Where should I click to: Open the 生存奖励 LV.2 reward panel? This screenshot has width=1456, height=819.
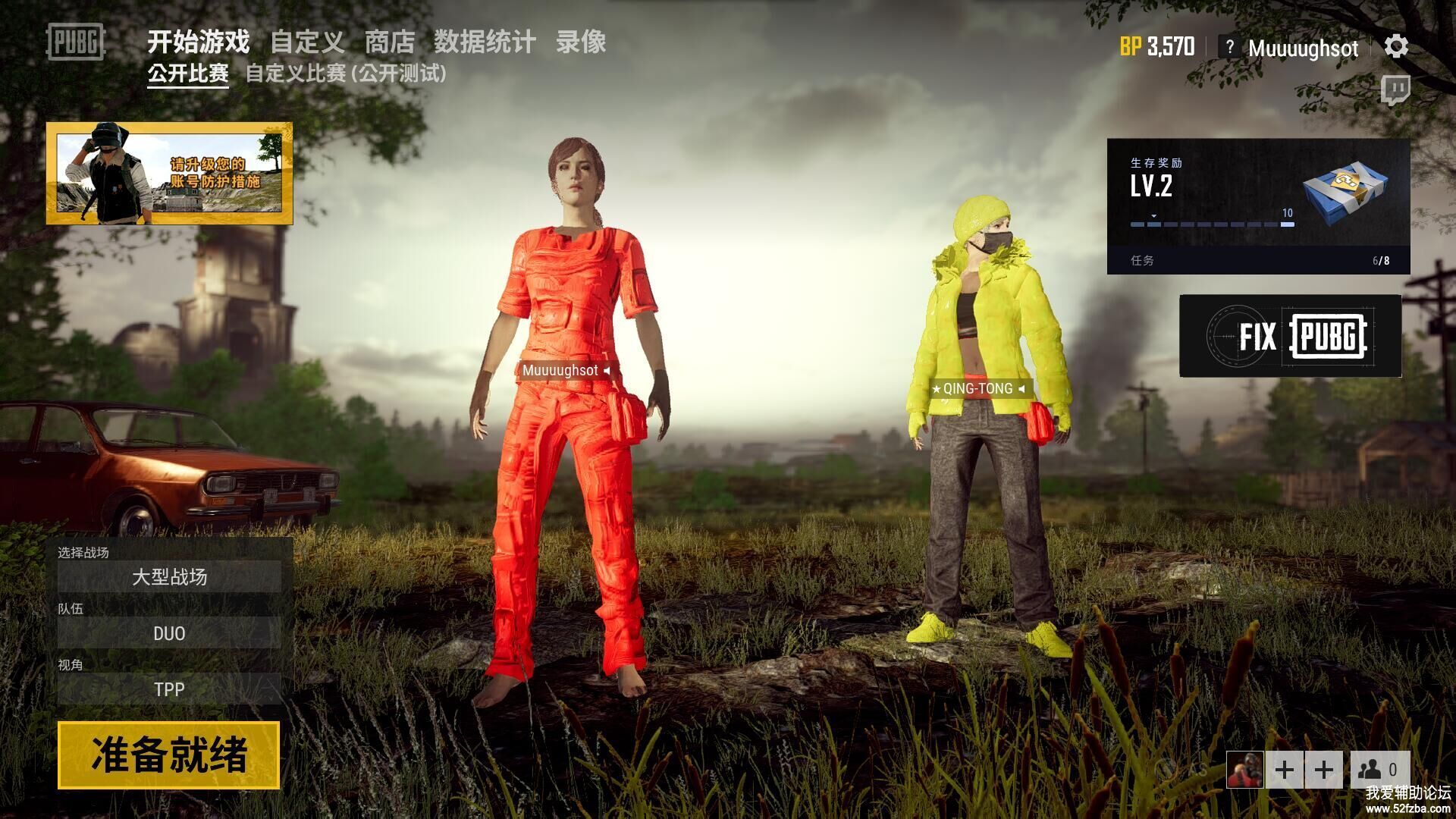[1258, 206]
